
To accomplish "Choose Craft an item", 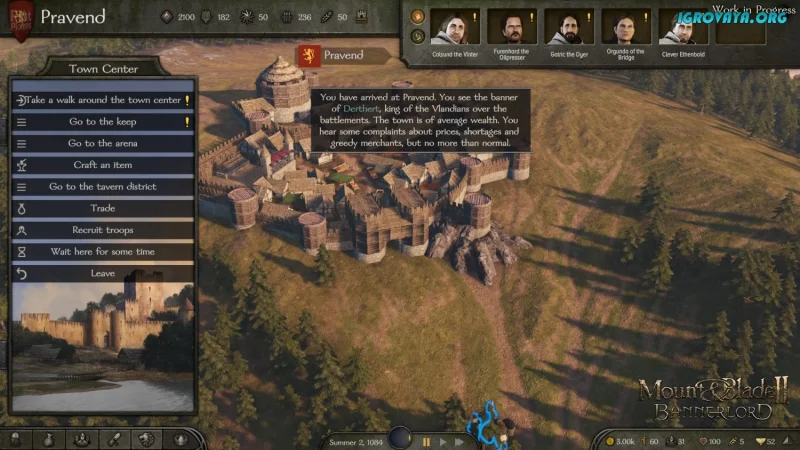I will click(x=103, y=165).
